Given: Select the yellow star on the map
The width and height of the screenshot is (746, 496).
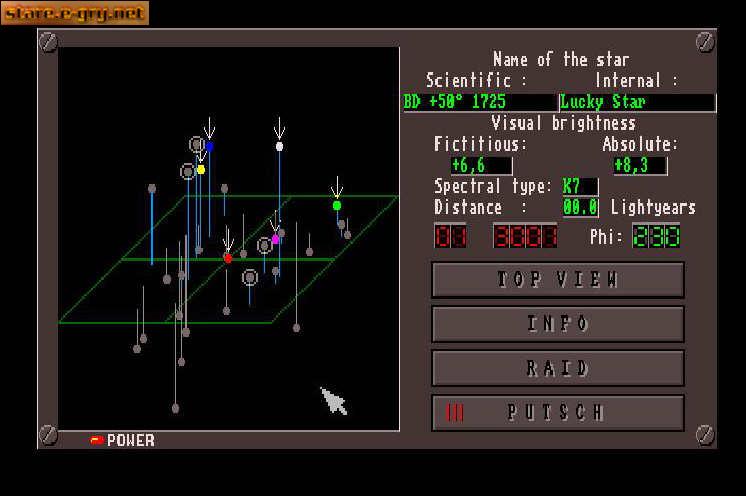Looking at the screenshot, I should tap(201, 169).
